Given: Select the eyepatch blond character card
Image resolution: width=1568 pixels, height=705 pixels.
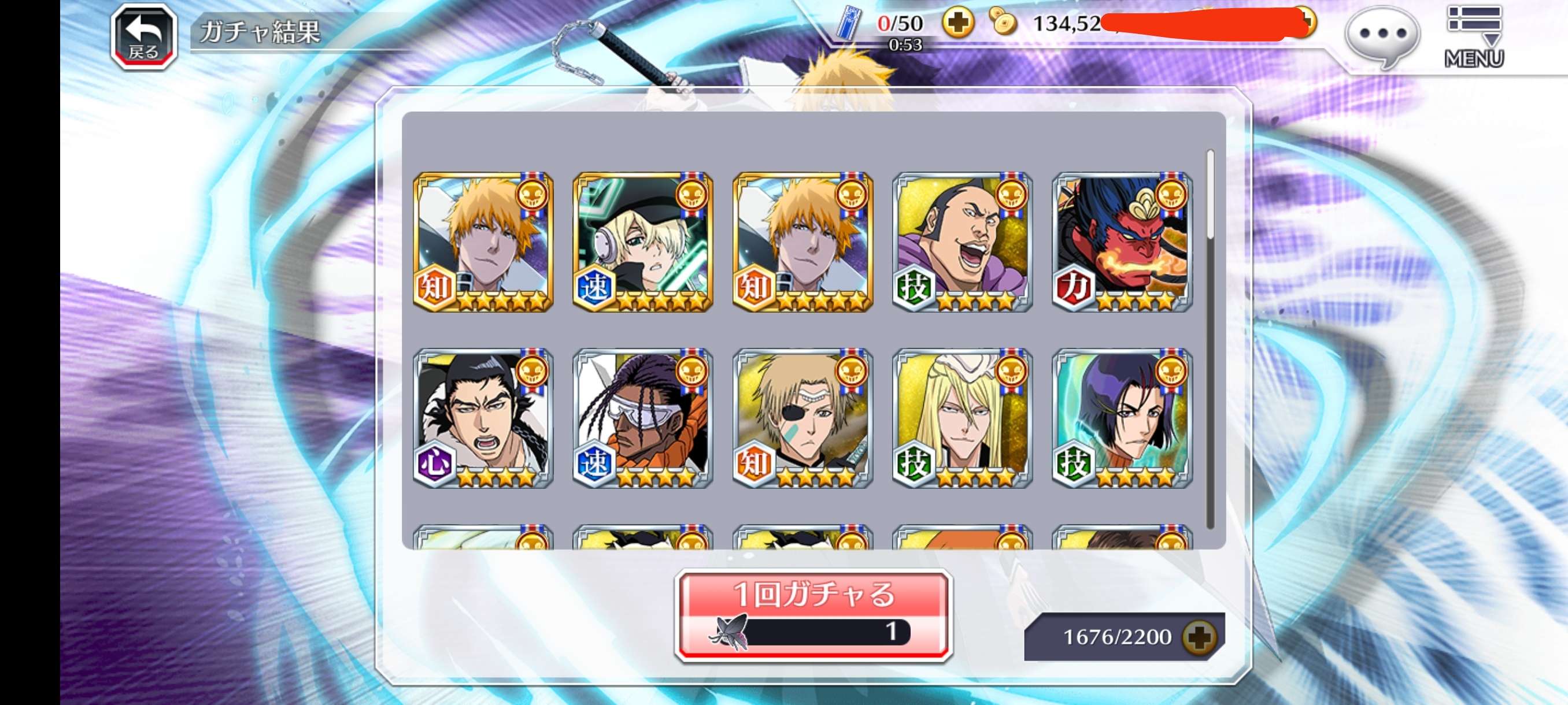Looking at the screenshot, I should tap(803, 418).
